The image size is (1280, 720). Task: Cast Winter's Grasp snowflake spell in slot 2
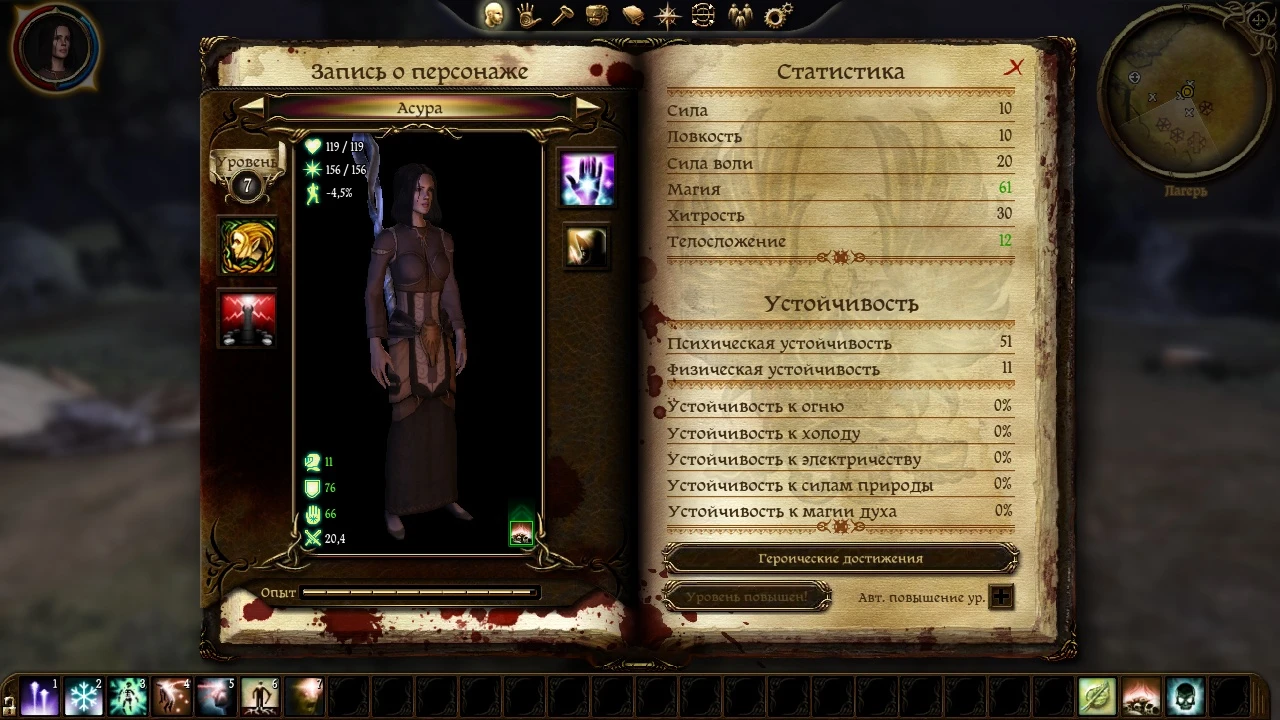coord(84,697)
